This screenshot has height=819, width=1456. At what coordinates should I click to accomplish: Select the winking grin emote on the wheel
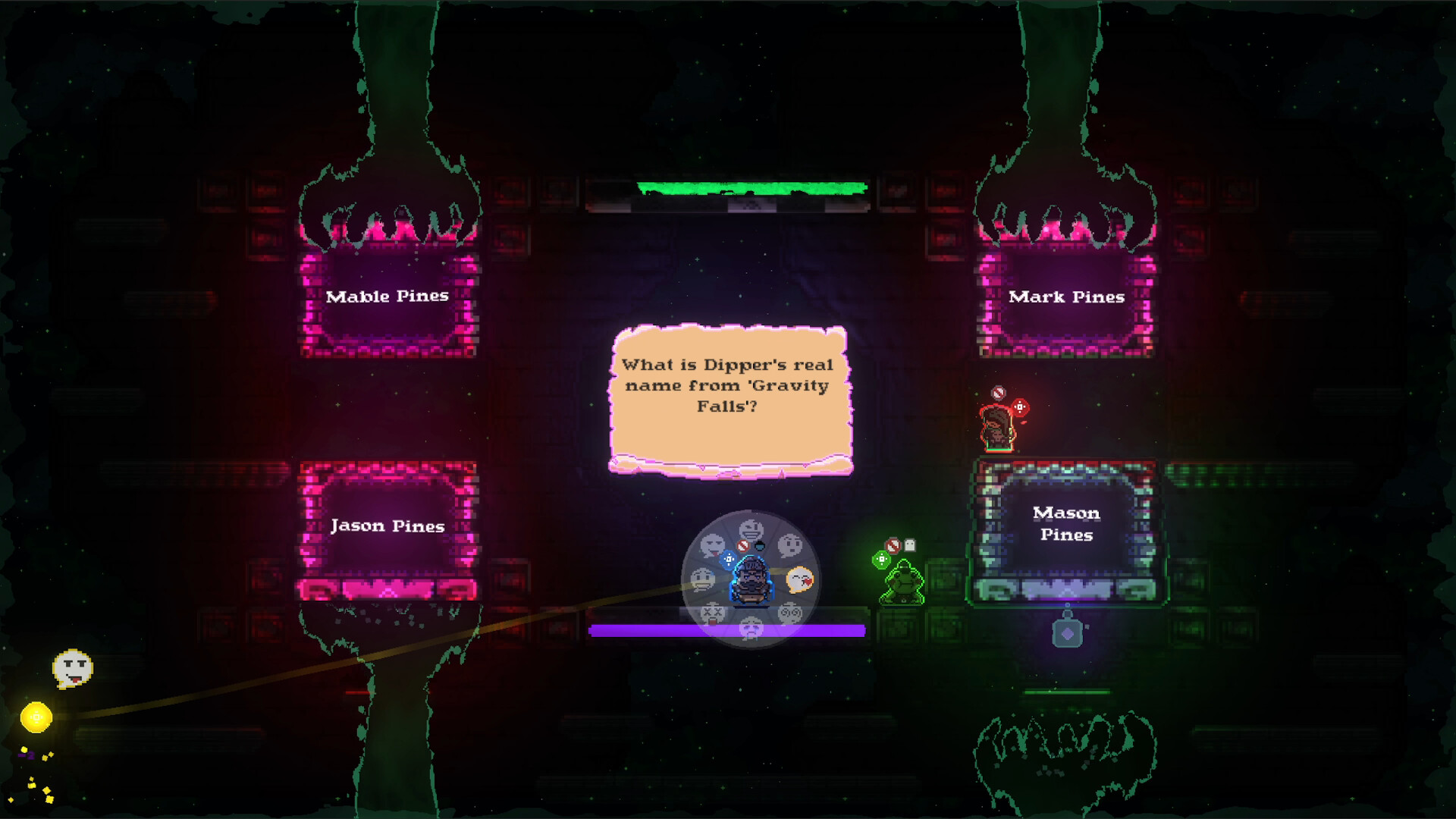tap(751, 528)
